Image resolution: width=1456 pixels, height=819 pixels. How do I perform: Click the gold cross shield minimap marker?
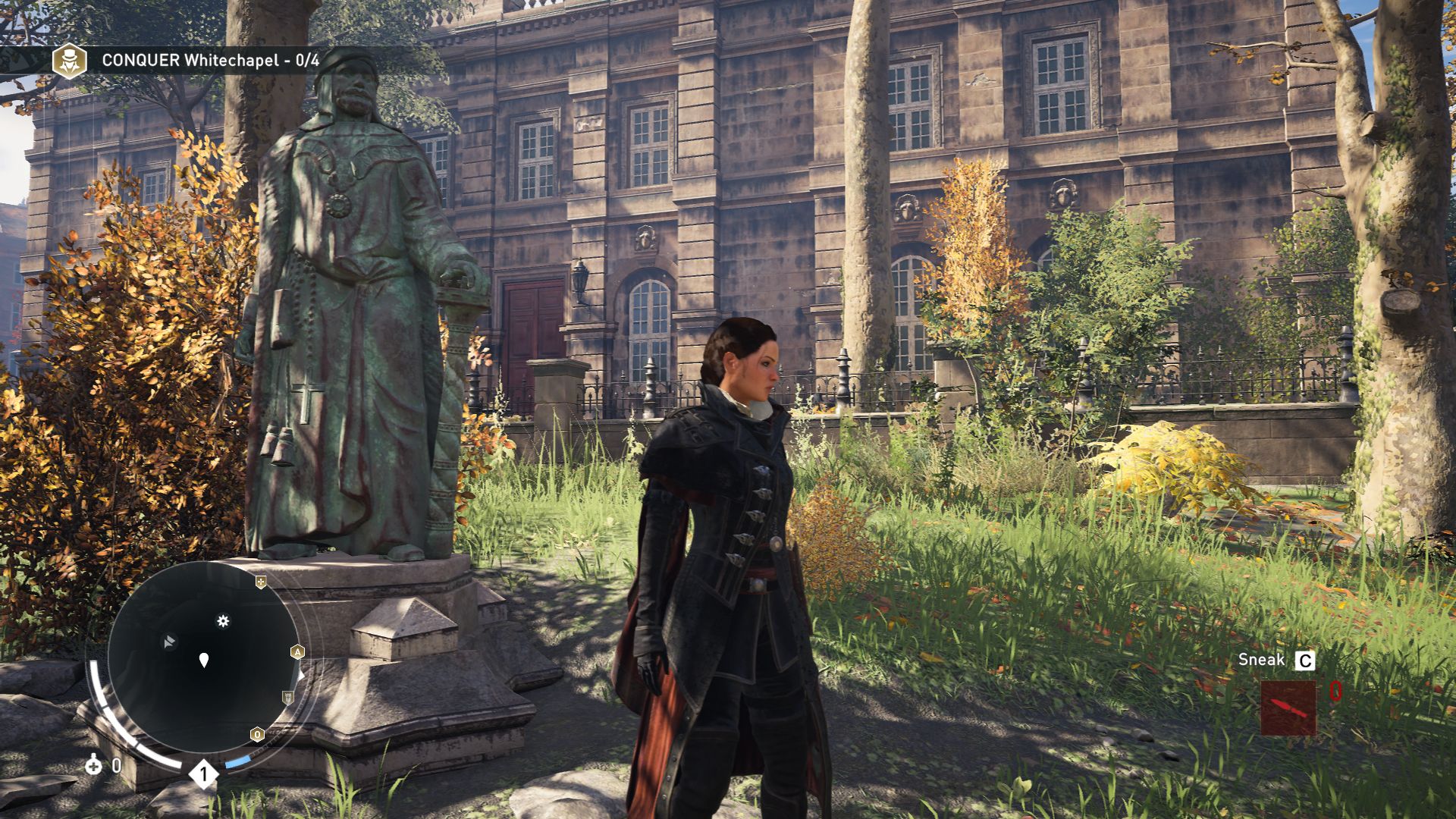(261, 582)
